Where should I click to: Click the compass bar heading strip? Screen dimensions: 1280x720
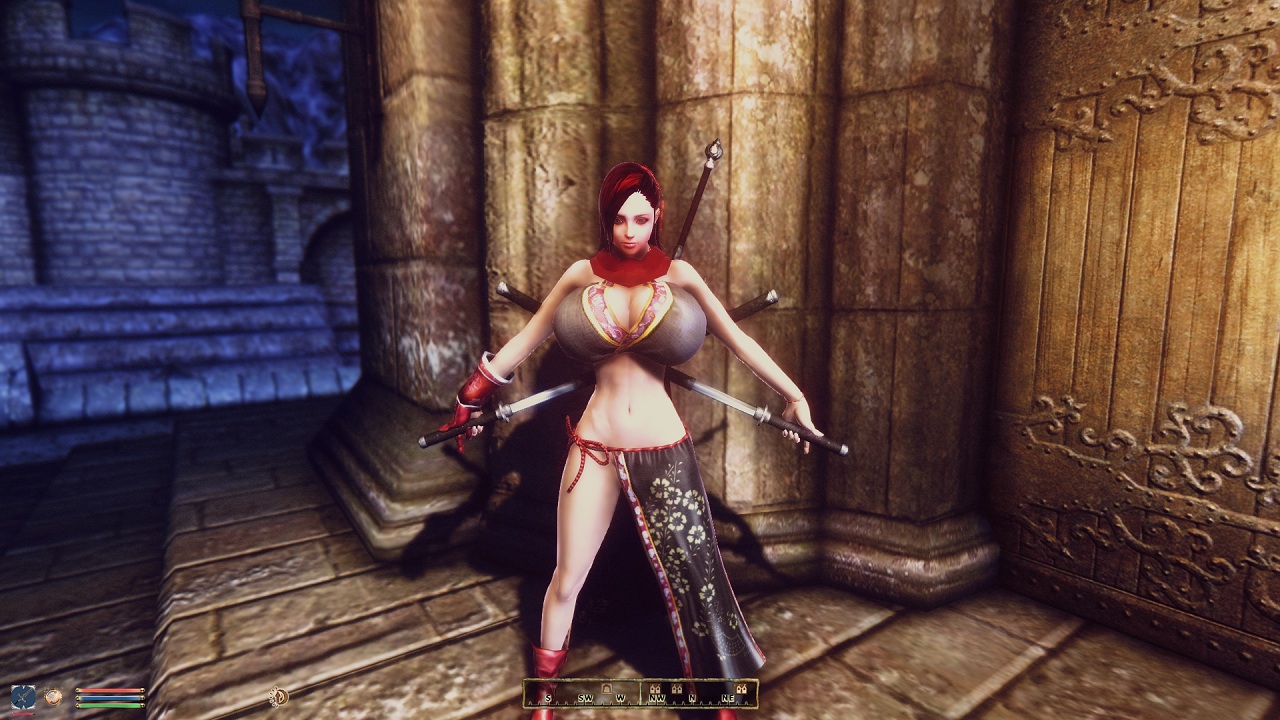pyautogui.click(x=640, y=694)
